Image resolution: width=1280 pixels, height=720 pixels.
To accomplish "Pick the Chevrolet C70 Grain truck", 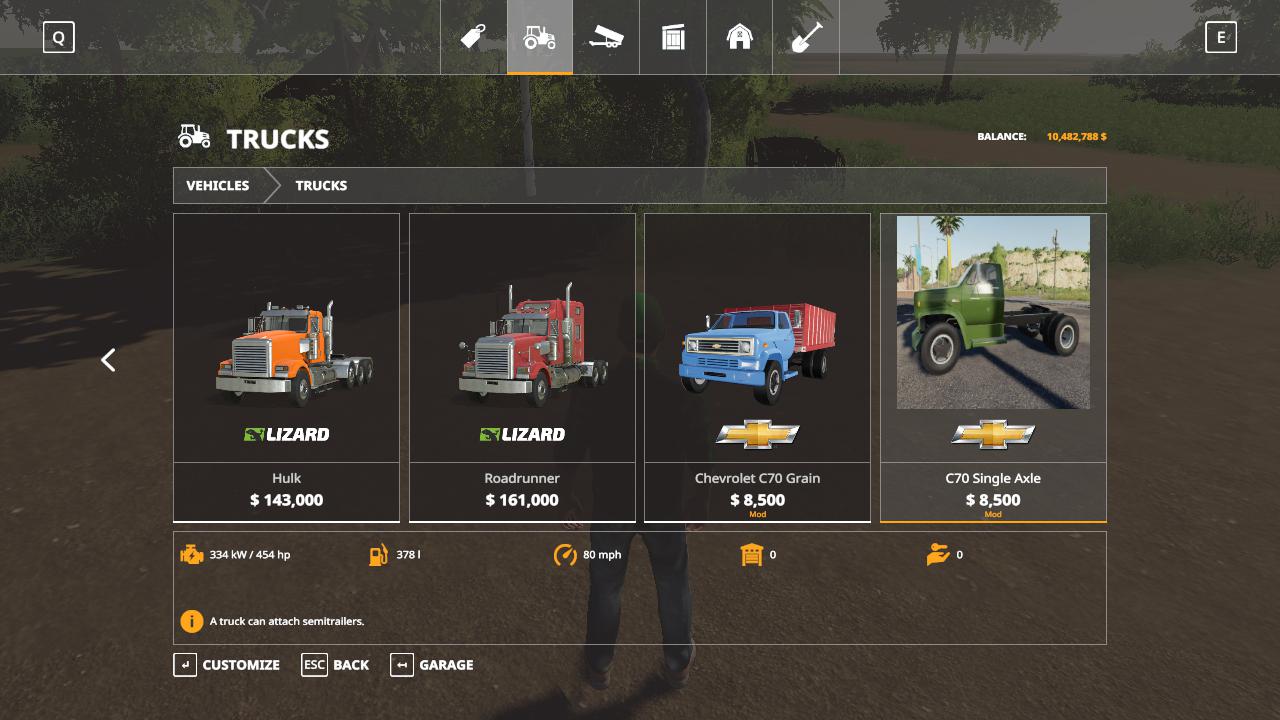I will coord(757,367).
